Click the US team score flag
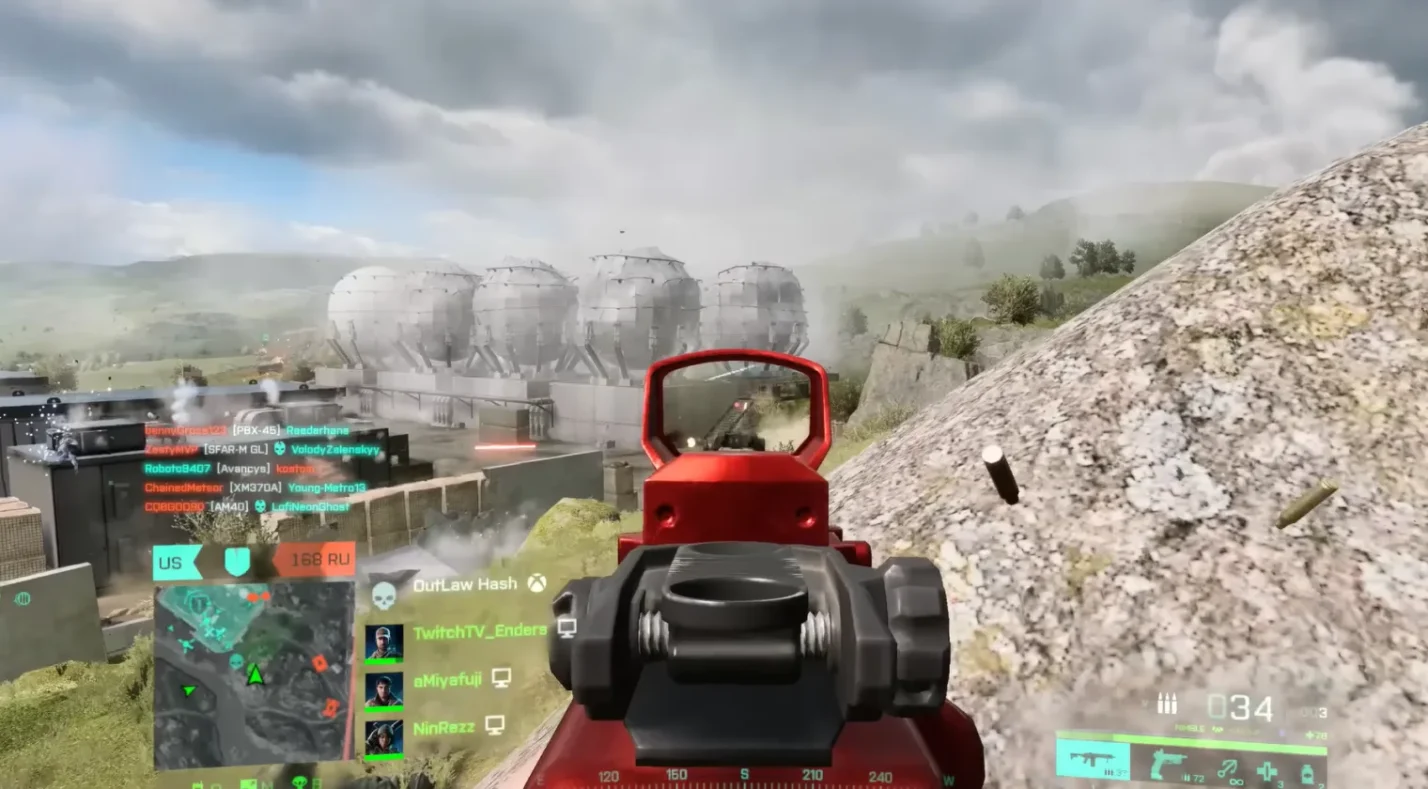The height and width of the screenshot is (789, 1428). tap(177, 562)
